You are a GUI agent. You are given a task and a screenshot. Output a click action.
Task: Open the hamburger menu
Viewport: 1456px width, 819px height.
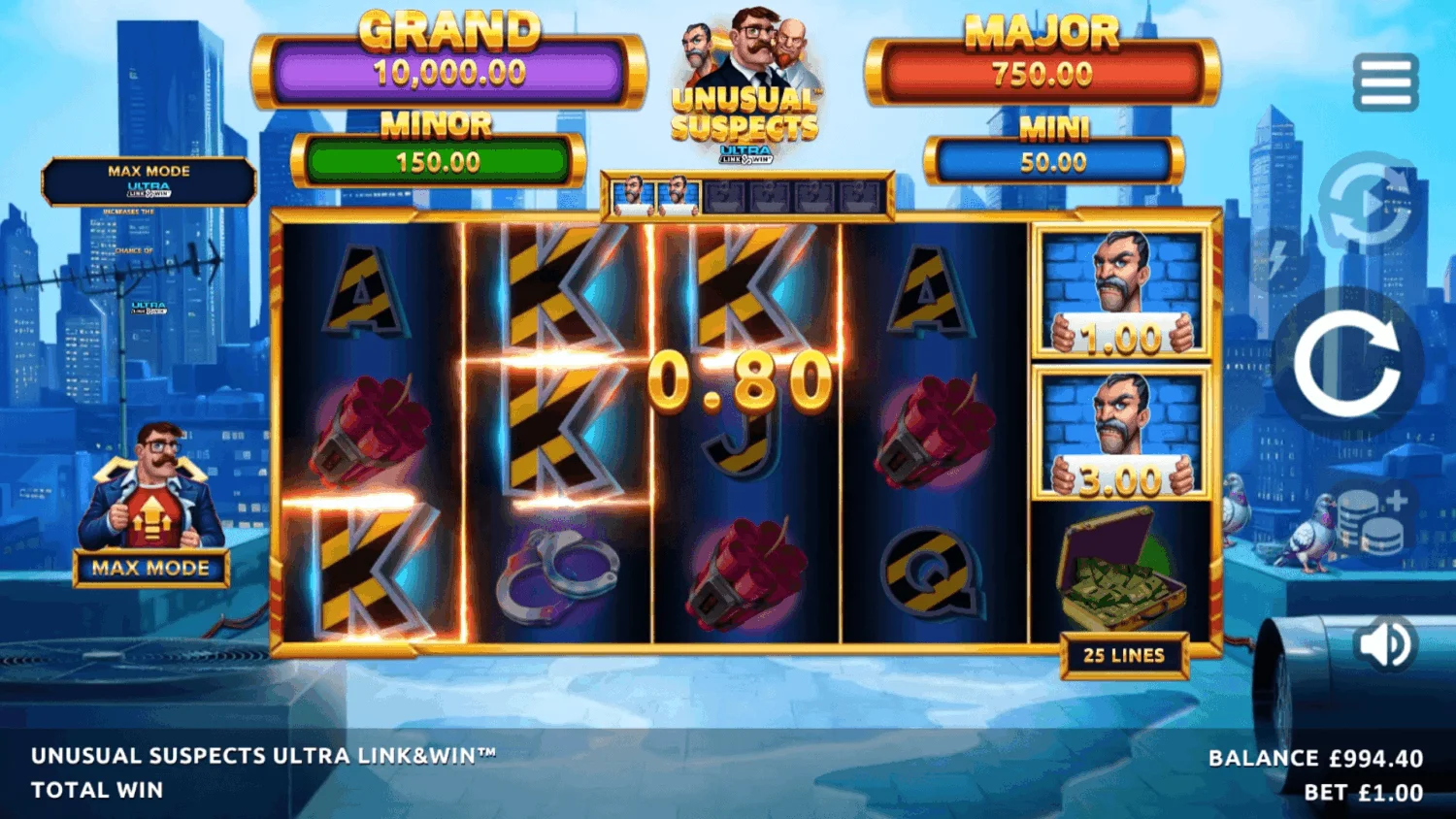point(1385,82)
